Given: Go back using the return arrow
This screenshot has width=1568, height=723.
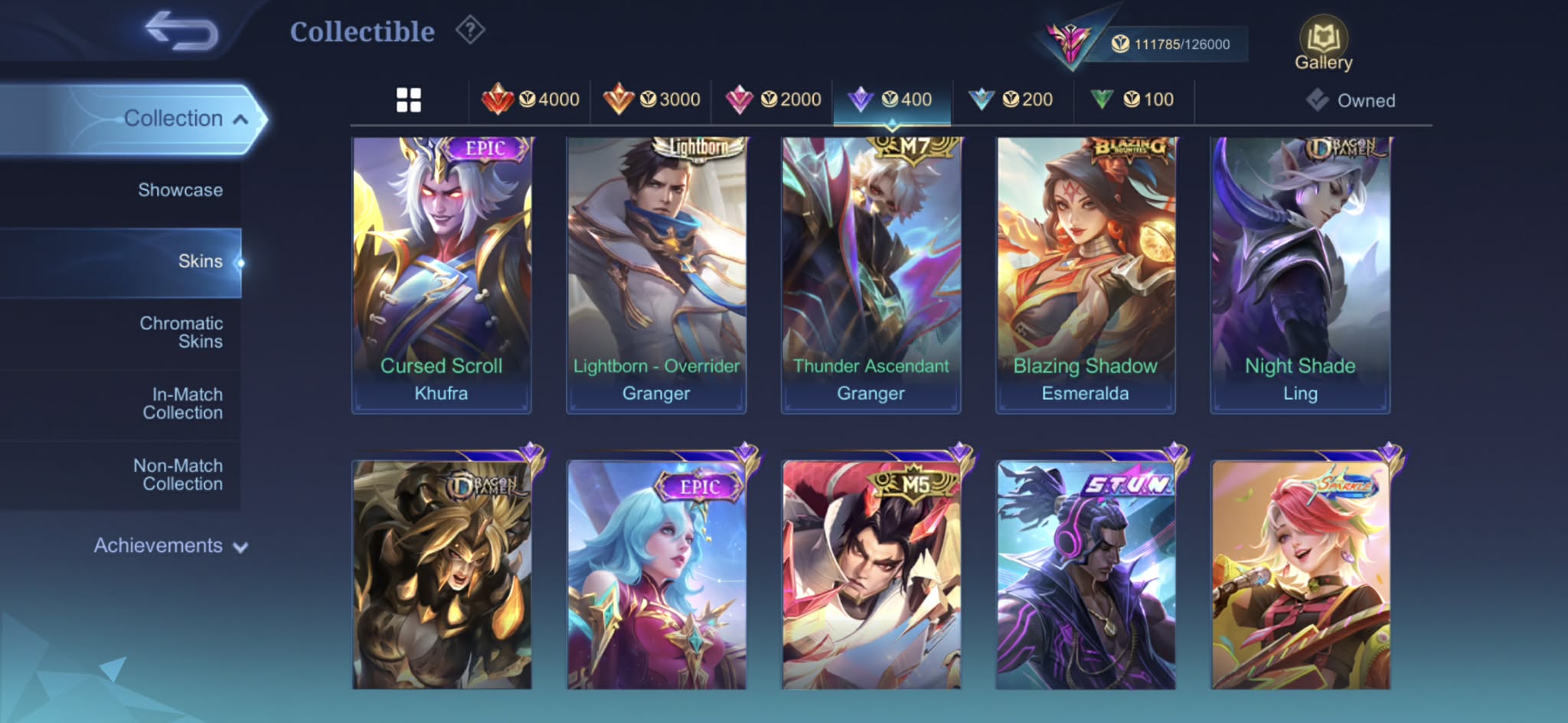Looking at the screenshot, I should pyautogui.click(x=181, y=31).
